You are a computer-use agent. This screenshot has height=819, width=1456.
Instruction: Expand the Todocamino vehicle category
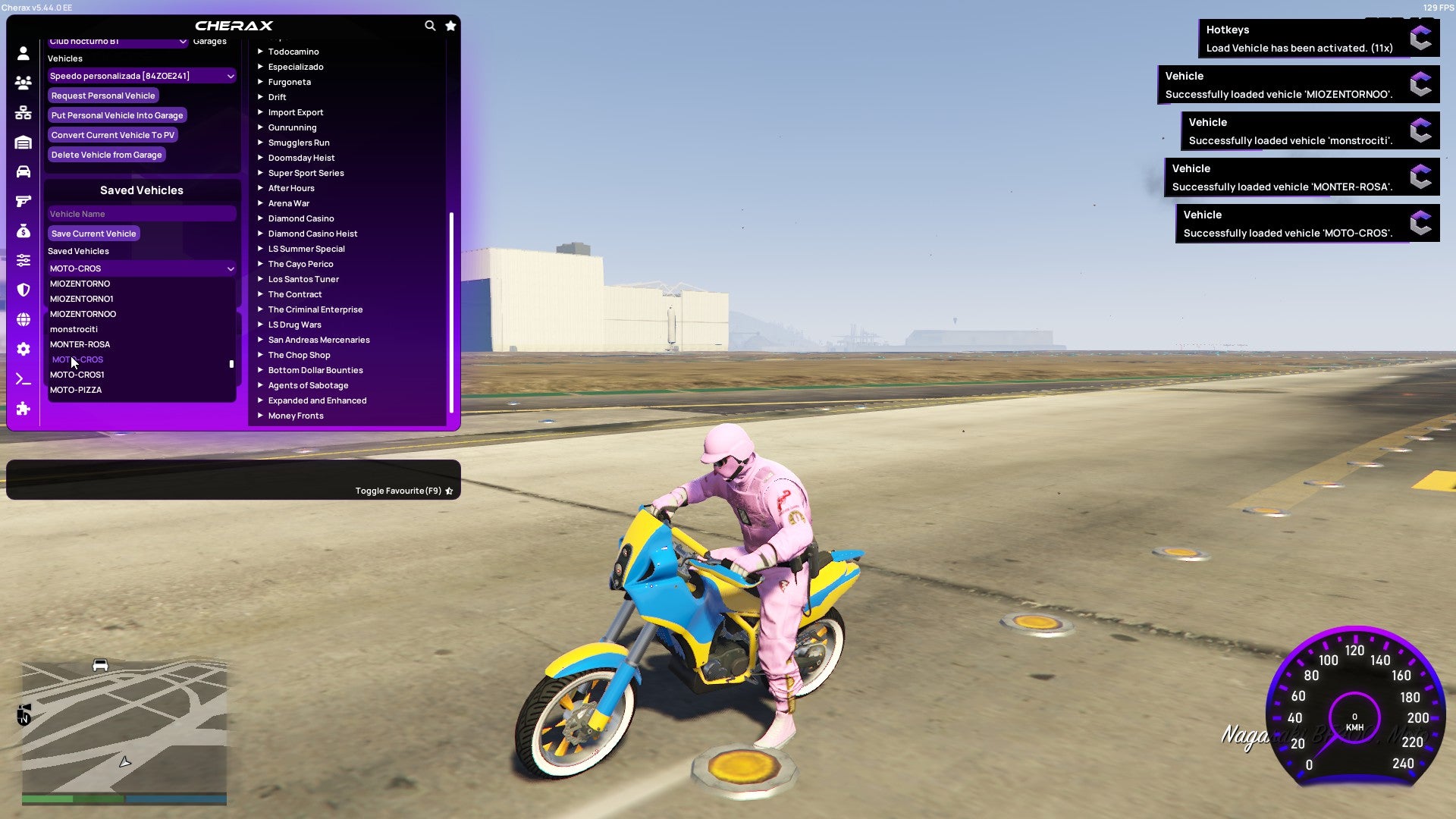pos(293,51)
